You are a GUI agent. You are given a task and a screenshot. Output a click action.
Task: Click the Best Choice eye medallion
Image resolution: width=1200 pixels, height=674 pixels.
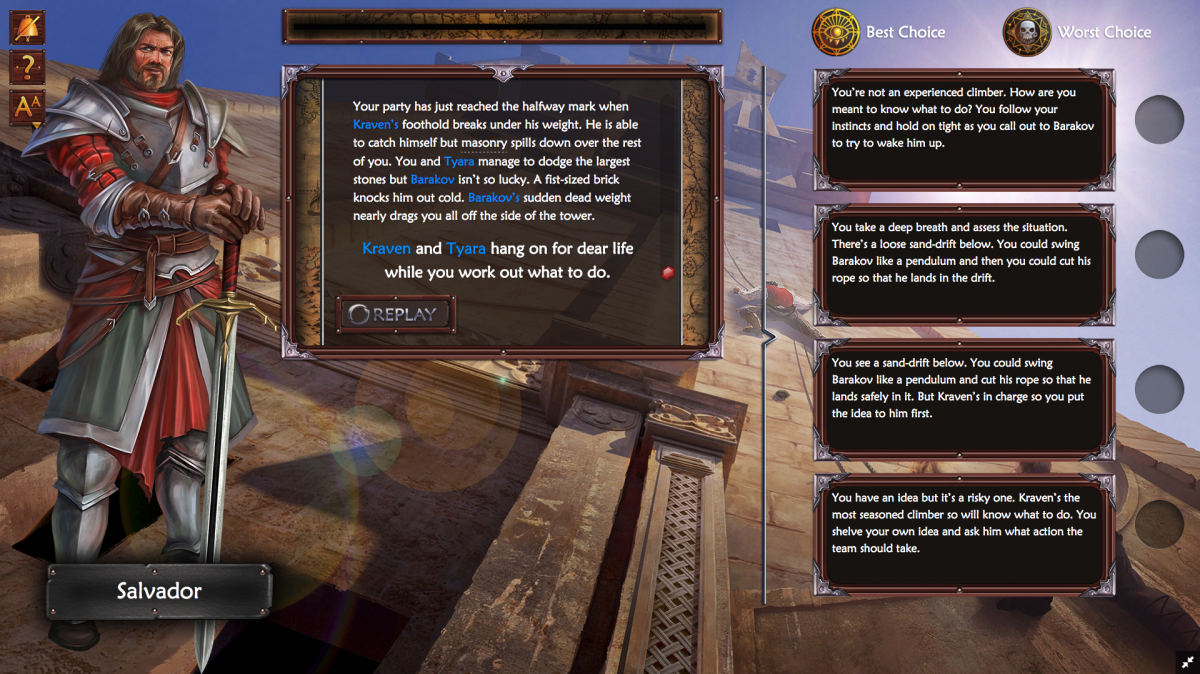pos(836,32)
